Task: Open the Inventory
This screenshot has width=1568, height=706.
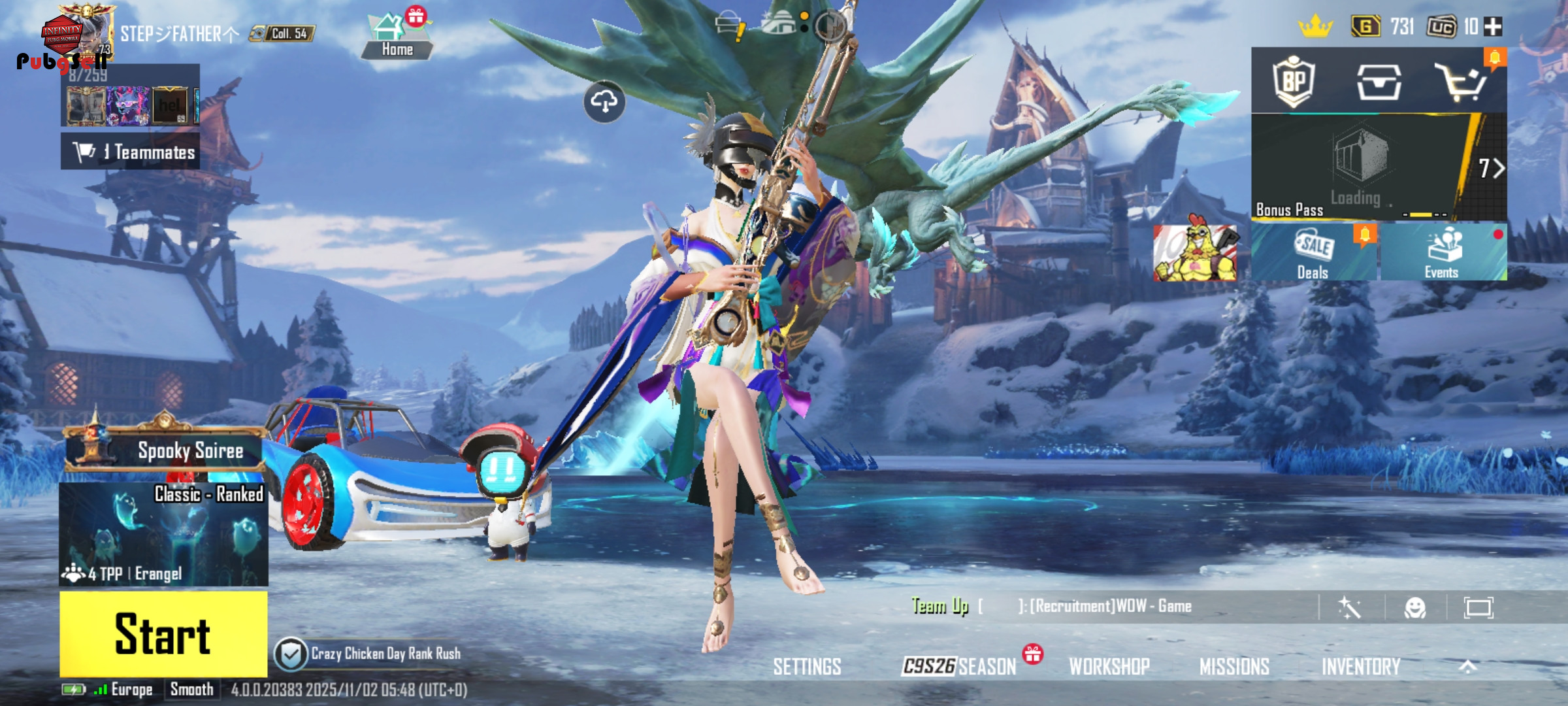Action: tap(1361, 667)
